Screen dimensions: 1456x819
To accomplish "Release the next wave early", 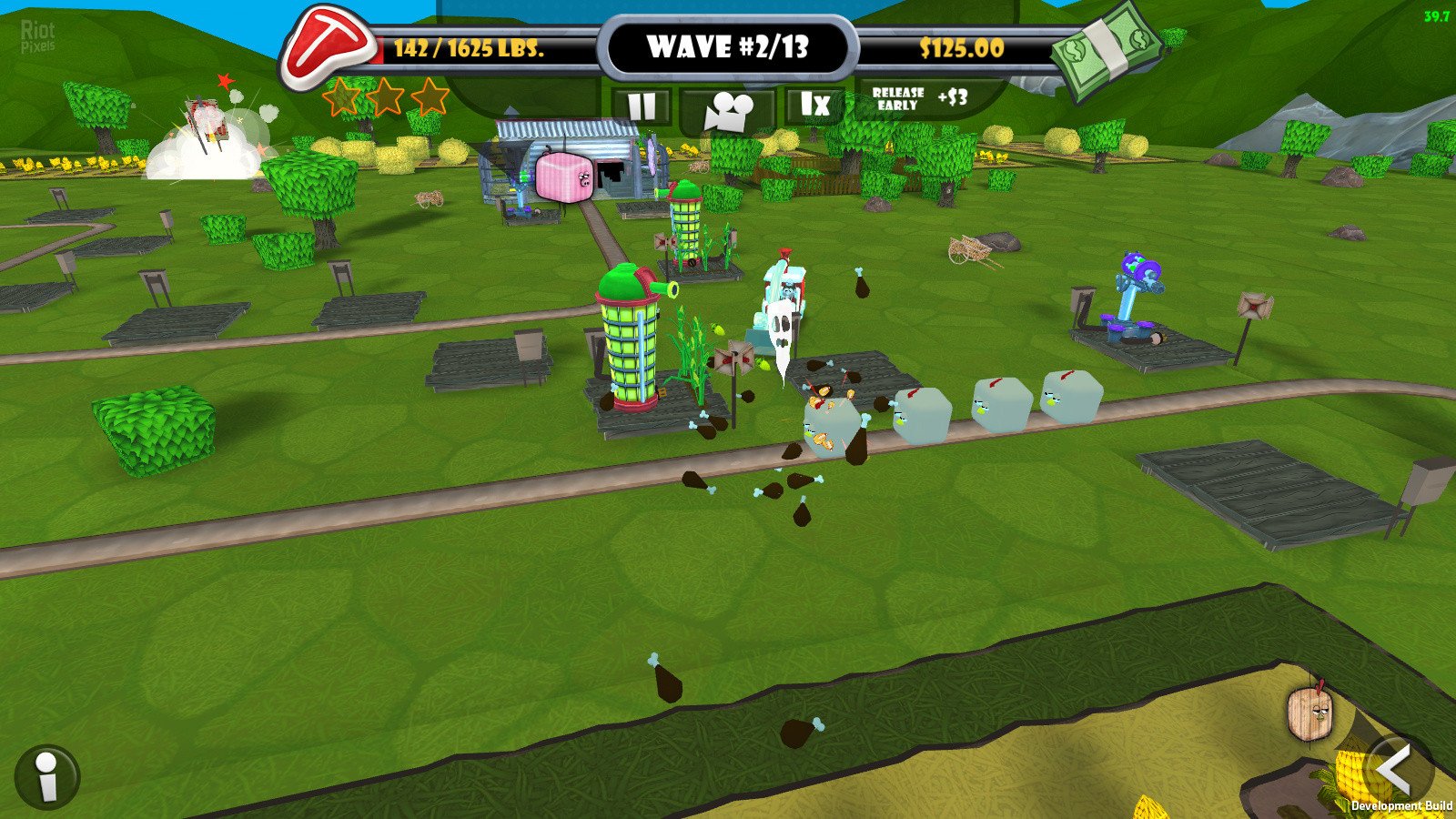I will click(x=919, y=99).
